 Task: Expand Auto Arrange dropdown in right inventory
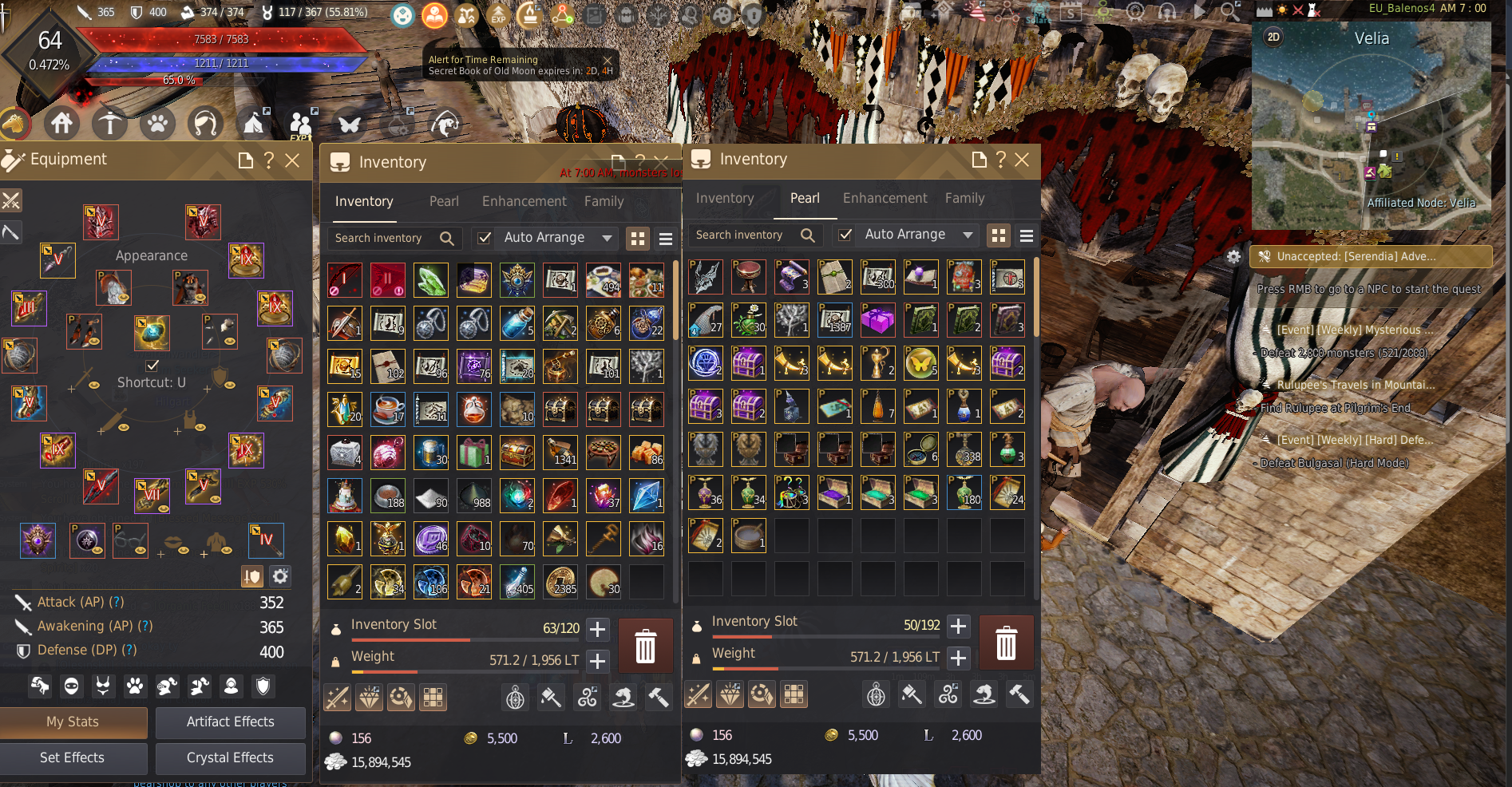pos(968,235)
